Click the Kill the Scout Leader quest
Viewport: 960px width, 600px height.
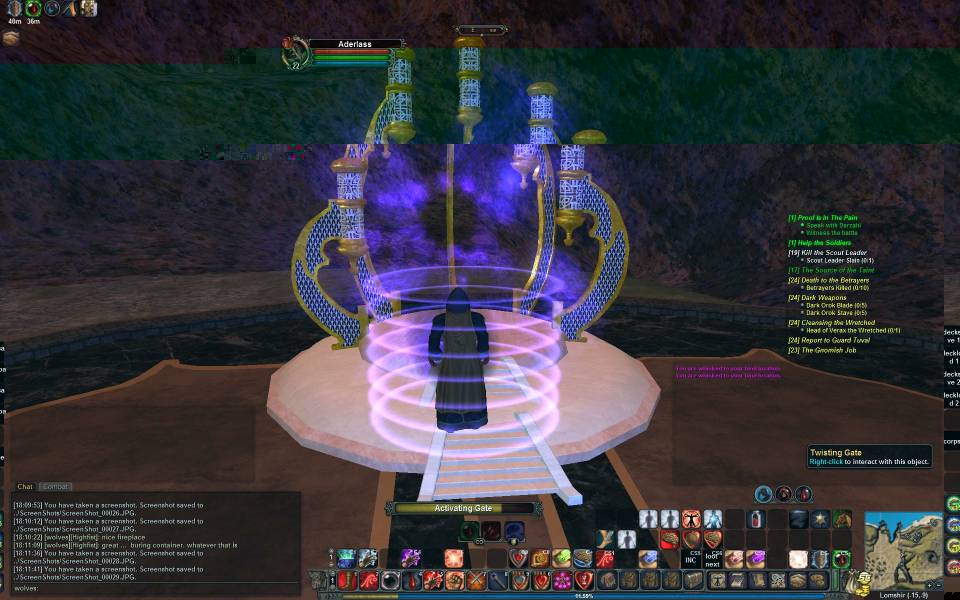(x=832, y=253)
